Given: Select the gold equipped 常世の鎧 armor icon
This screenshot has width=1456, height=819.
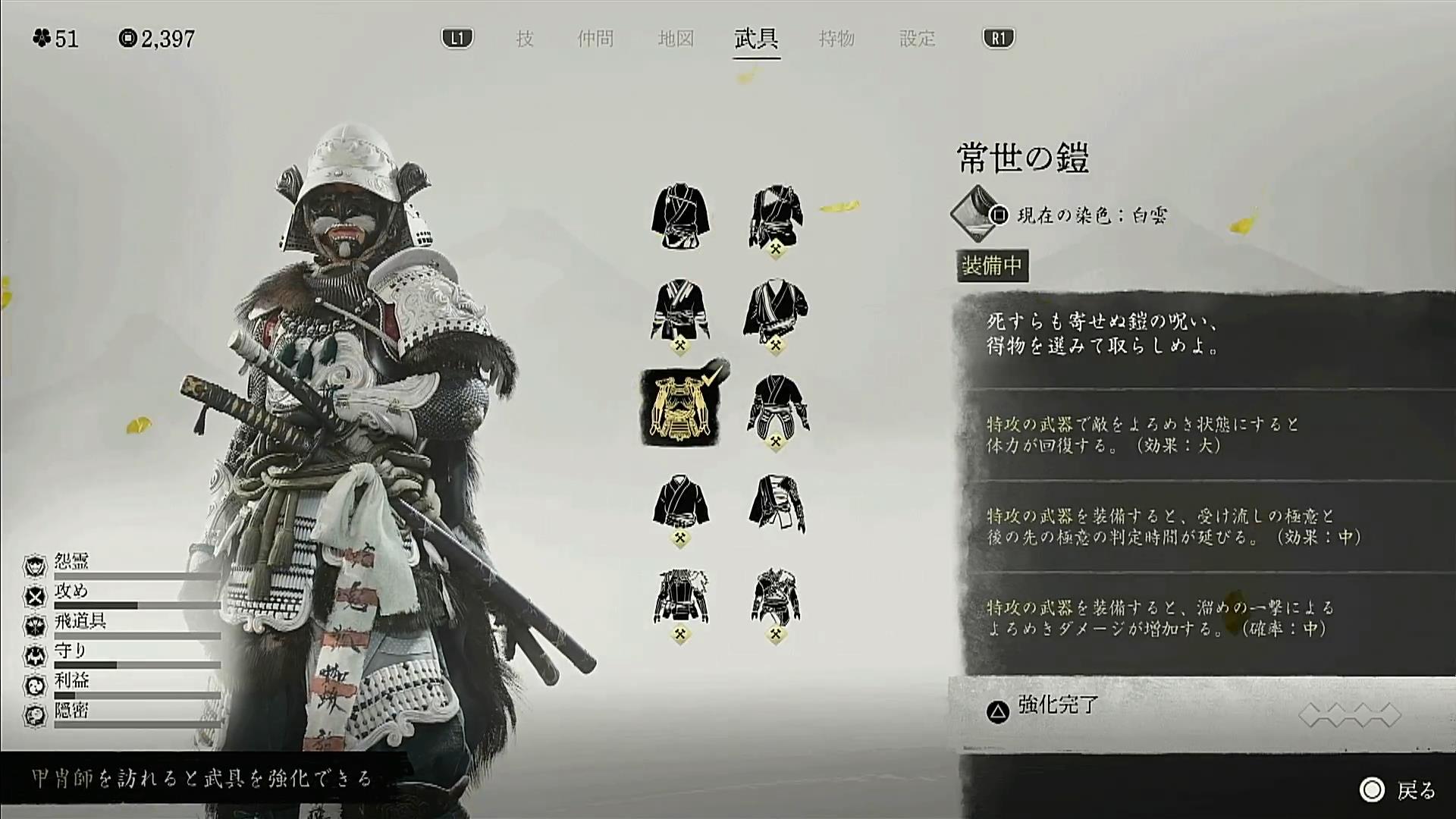Looking at the screenshot, I should click(679, 408).
